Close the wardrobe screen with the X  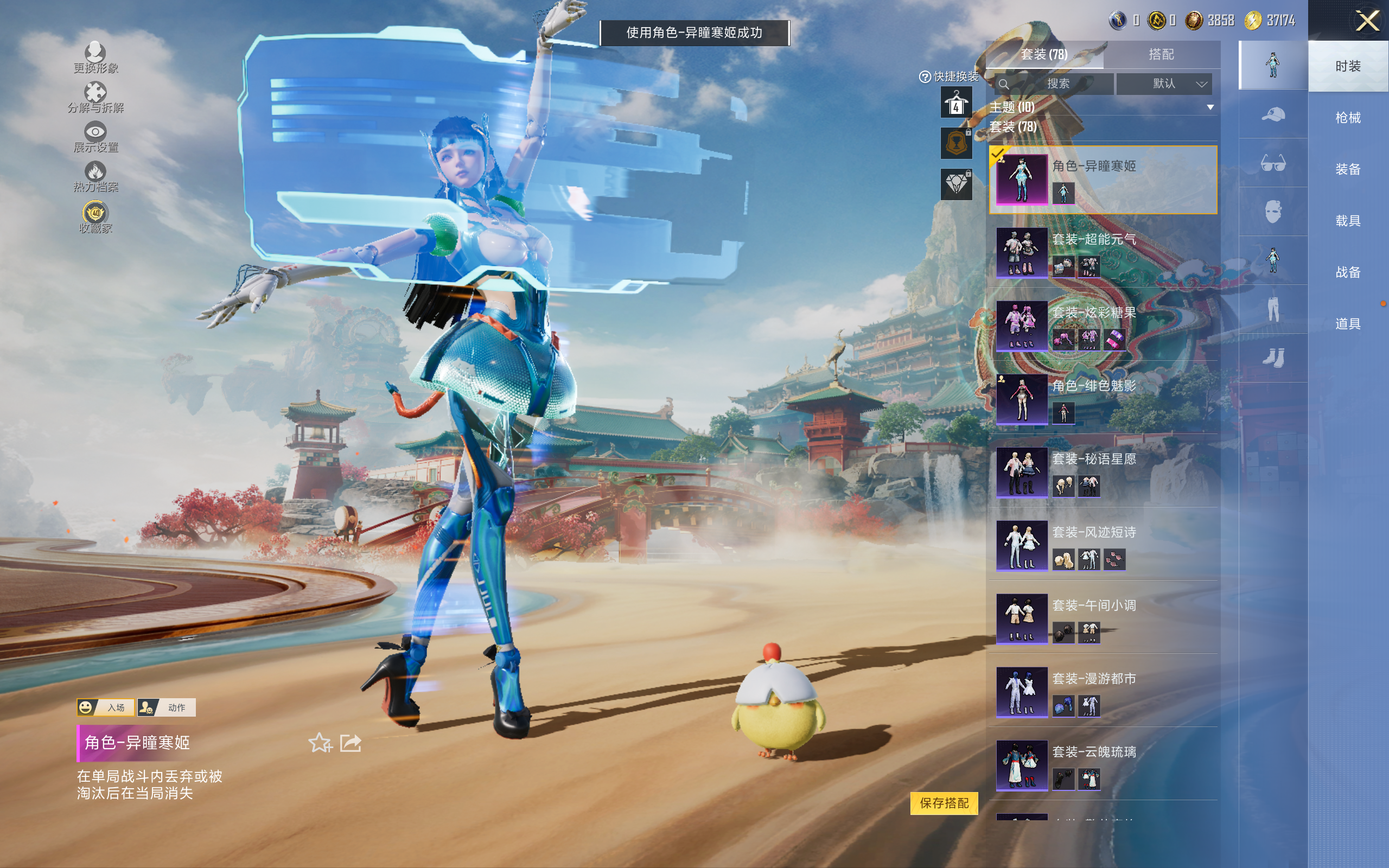pyautogui.click(x=1367, y=21)
